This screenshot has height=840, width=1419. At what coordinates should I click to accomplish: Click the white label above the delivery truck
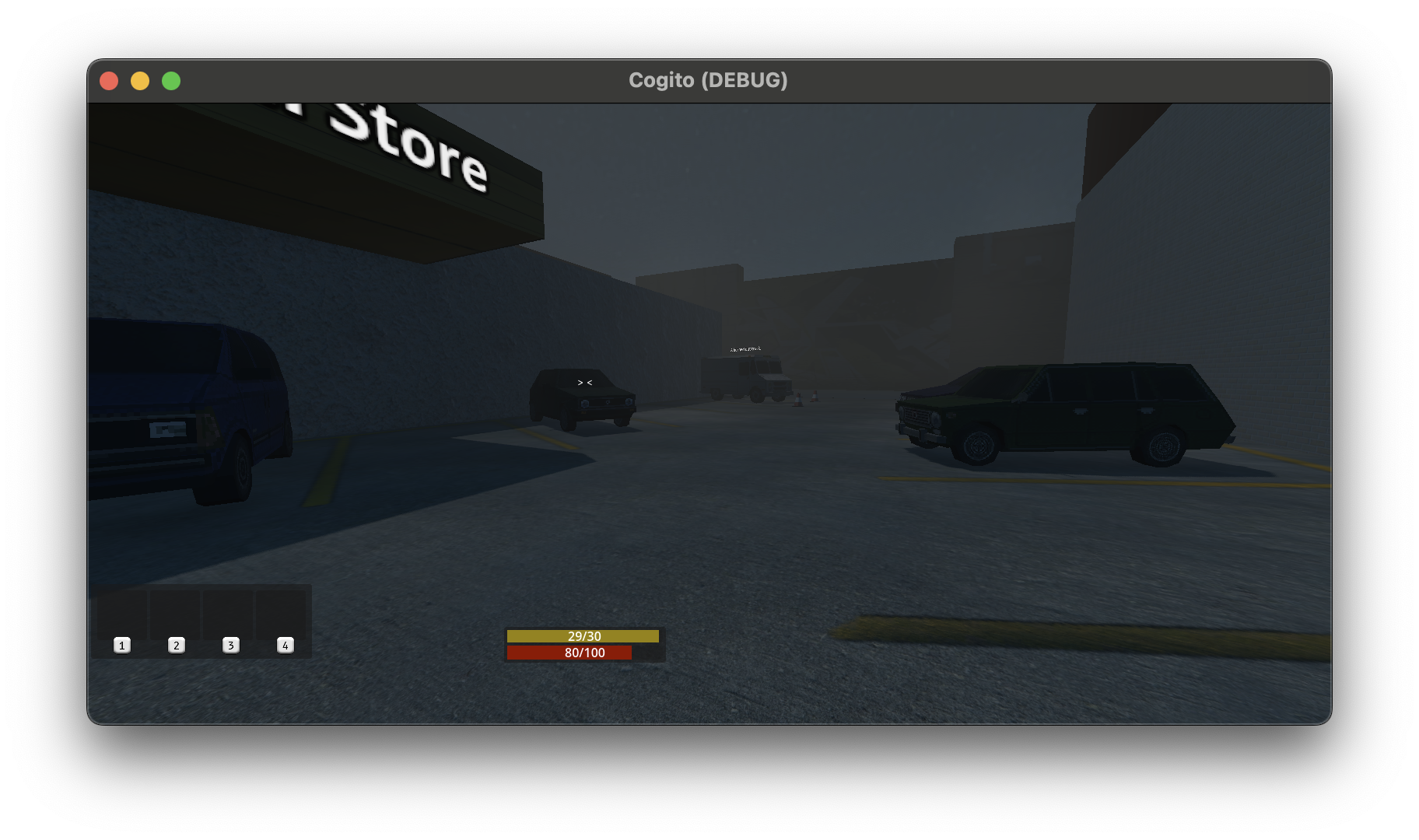click(745, 349)
